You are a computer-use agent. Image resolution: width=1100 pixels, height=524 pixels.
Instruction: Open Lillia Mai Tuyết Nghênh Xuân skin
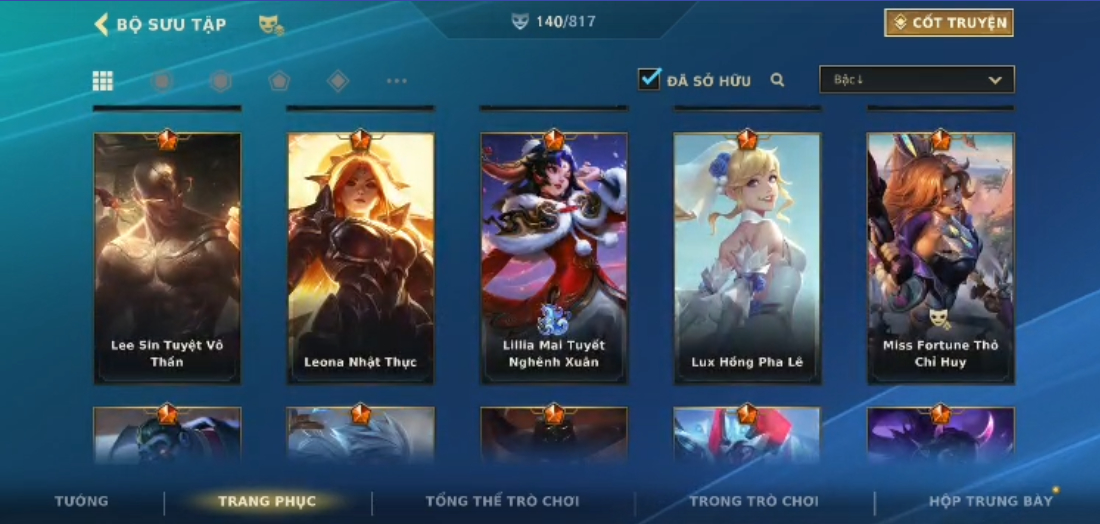tap(554, 258)
